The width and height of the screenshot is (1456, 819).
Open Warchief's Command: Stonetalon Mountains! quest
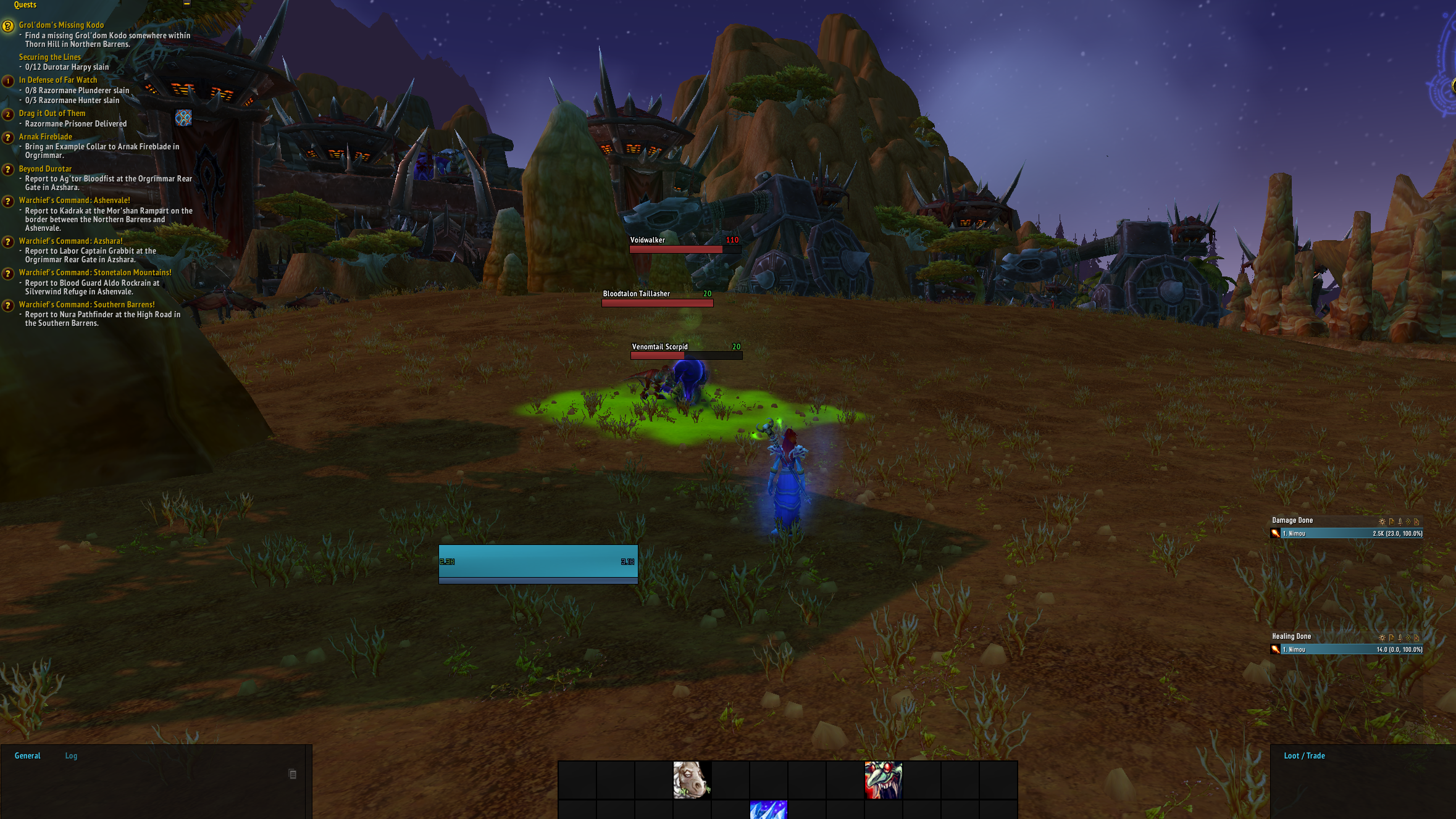95,273
